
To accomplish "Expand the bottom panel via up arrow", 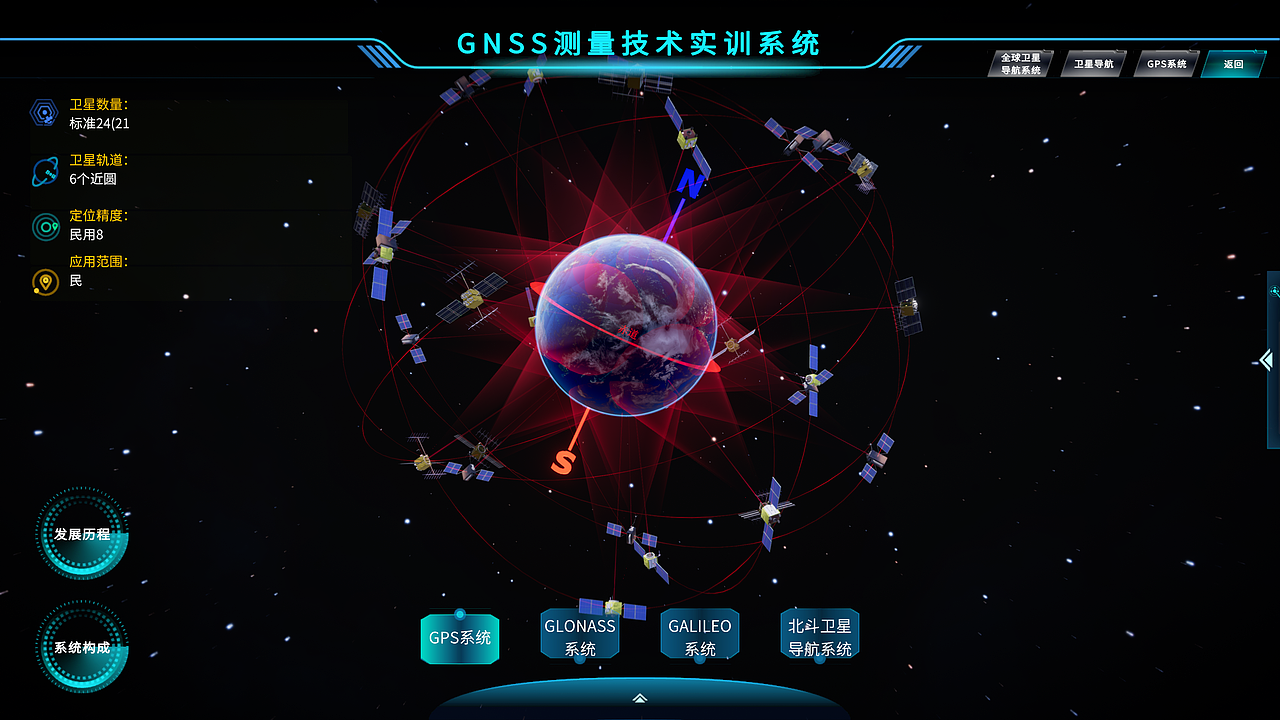I will point(640,700).
